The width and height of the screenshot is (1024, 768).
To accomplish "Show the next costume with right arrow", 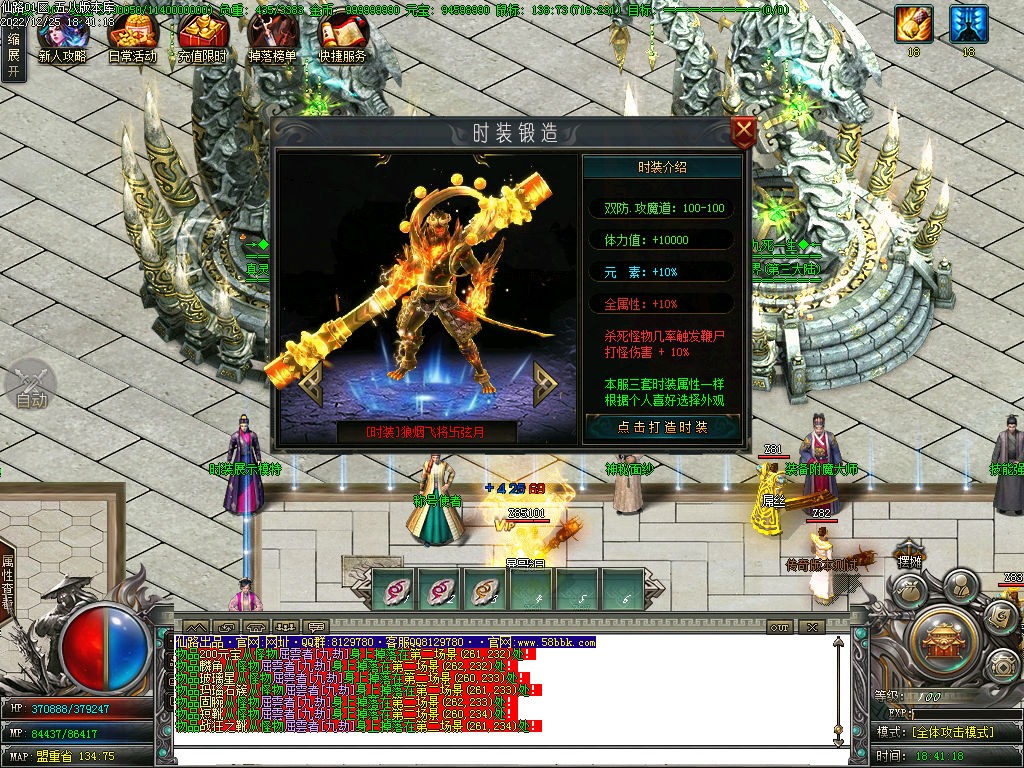I will coord(545,383).
